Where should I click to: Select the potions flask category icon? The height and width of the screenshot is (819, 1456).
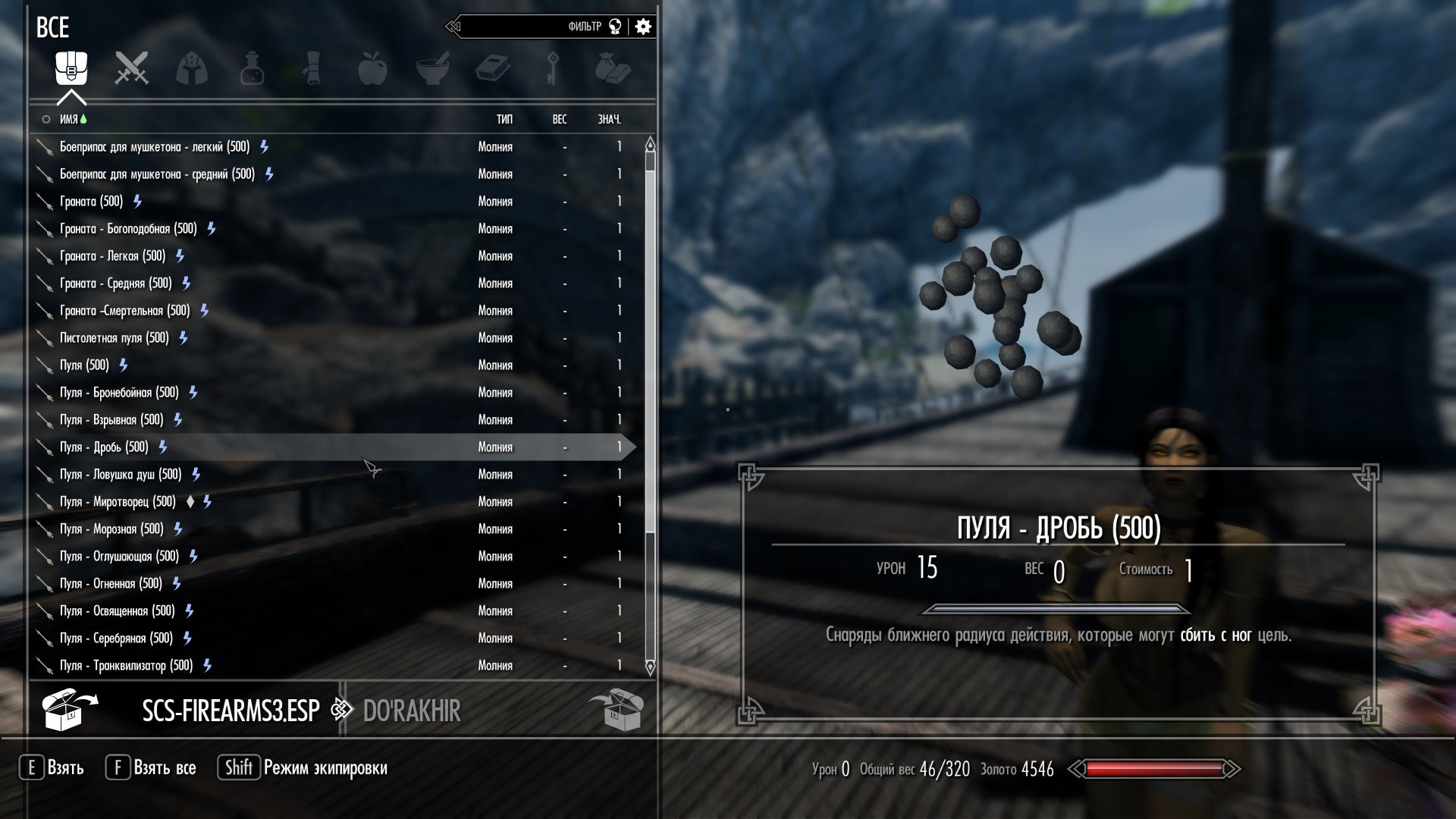253,68
